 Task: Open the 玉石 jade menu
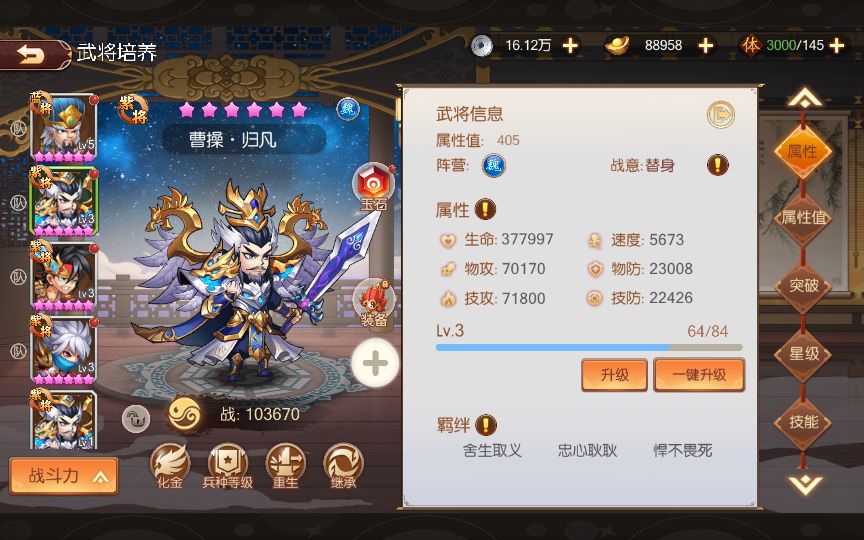pyautogui.click(x=374, y=186)
